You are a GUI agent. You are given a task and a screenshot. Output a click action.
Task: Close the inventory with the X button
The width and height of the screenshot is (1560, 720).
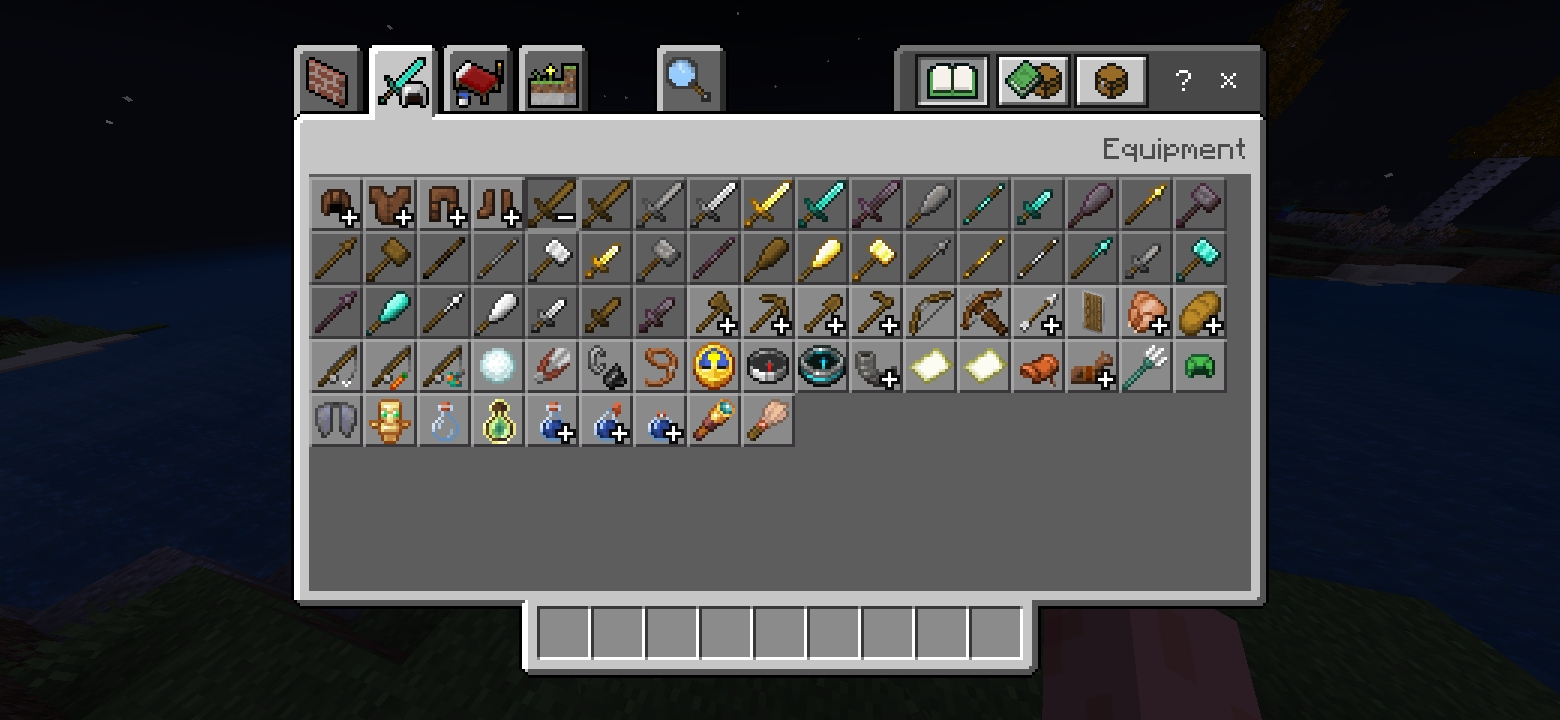[x=1229, y=81]
